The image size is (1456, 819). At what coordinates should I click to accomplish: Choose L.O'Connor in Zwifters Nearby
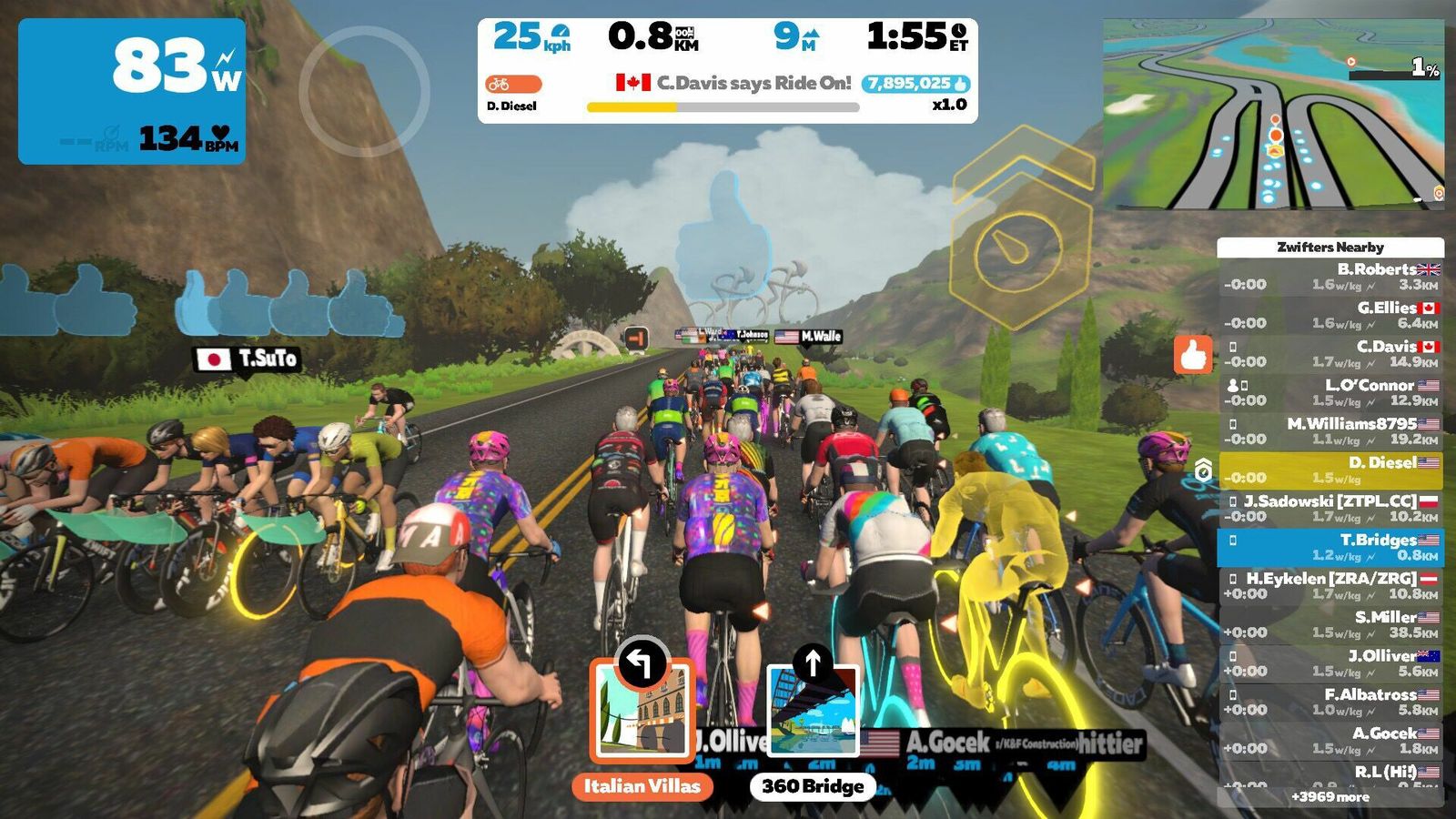pyautogui.click(x=1330, y=392)
